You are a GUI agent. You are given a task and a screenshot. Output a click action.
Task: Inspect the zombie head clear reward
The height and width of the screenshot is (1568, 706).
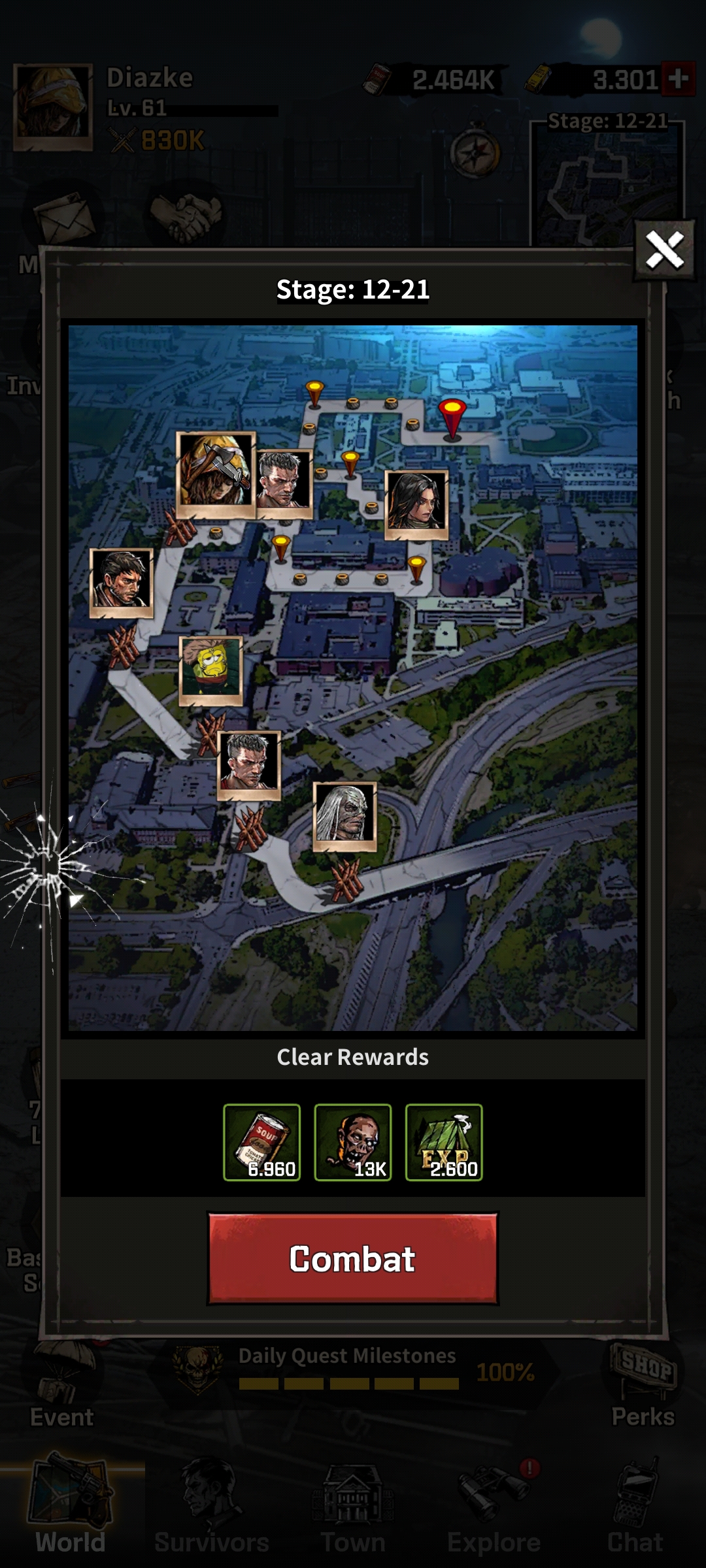pos(353,1142)
